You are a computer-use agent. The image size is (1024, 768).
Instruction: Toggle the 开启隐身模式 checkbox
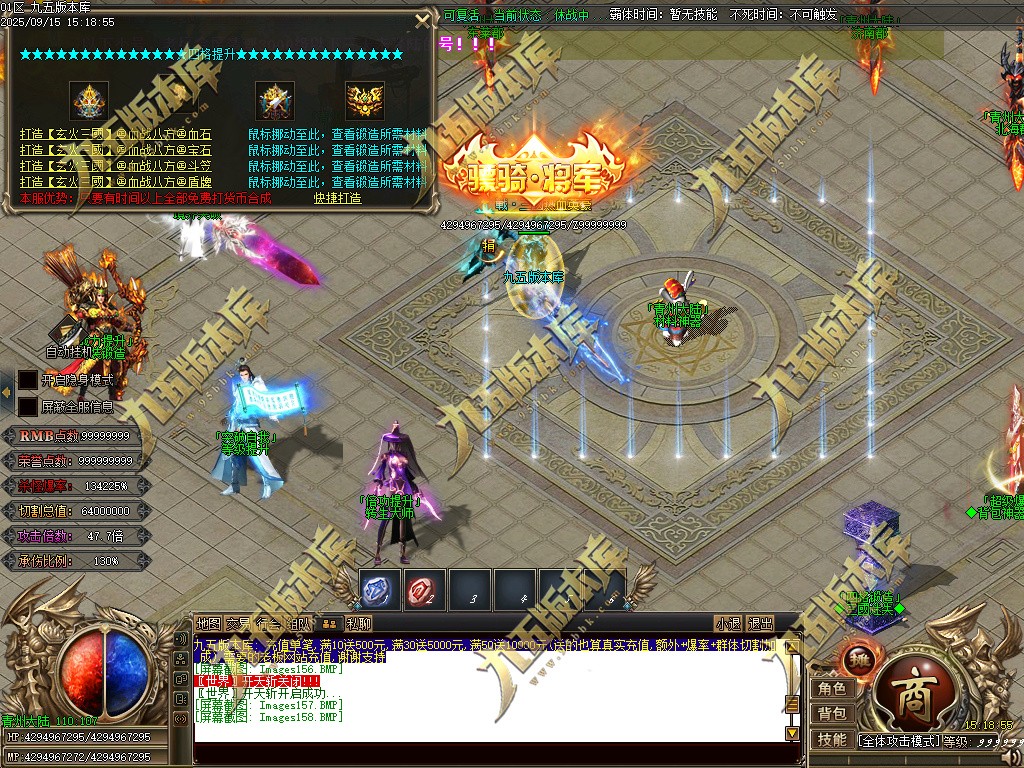pos(27,380)
